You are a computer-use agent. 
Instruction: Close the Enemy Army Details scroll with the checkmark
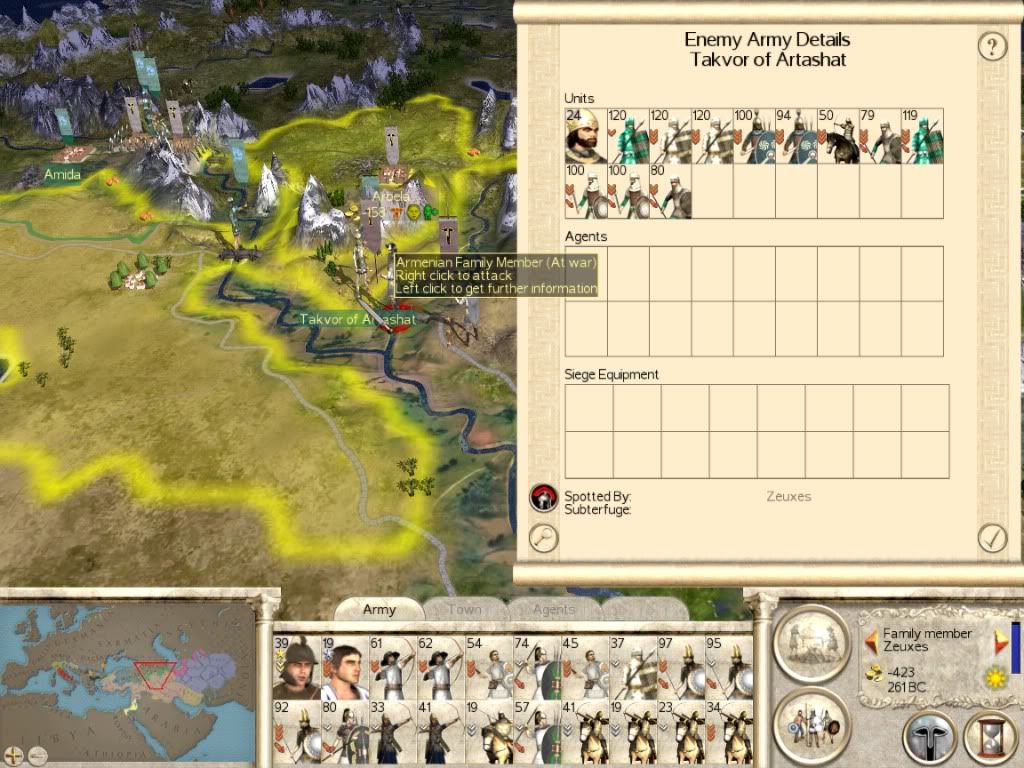pos(991,538)
